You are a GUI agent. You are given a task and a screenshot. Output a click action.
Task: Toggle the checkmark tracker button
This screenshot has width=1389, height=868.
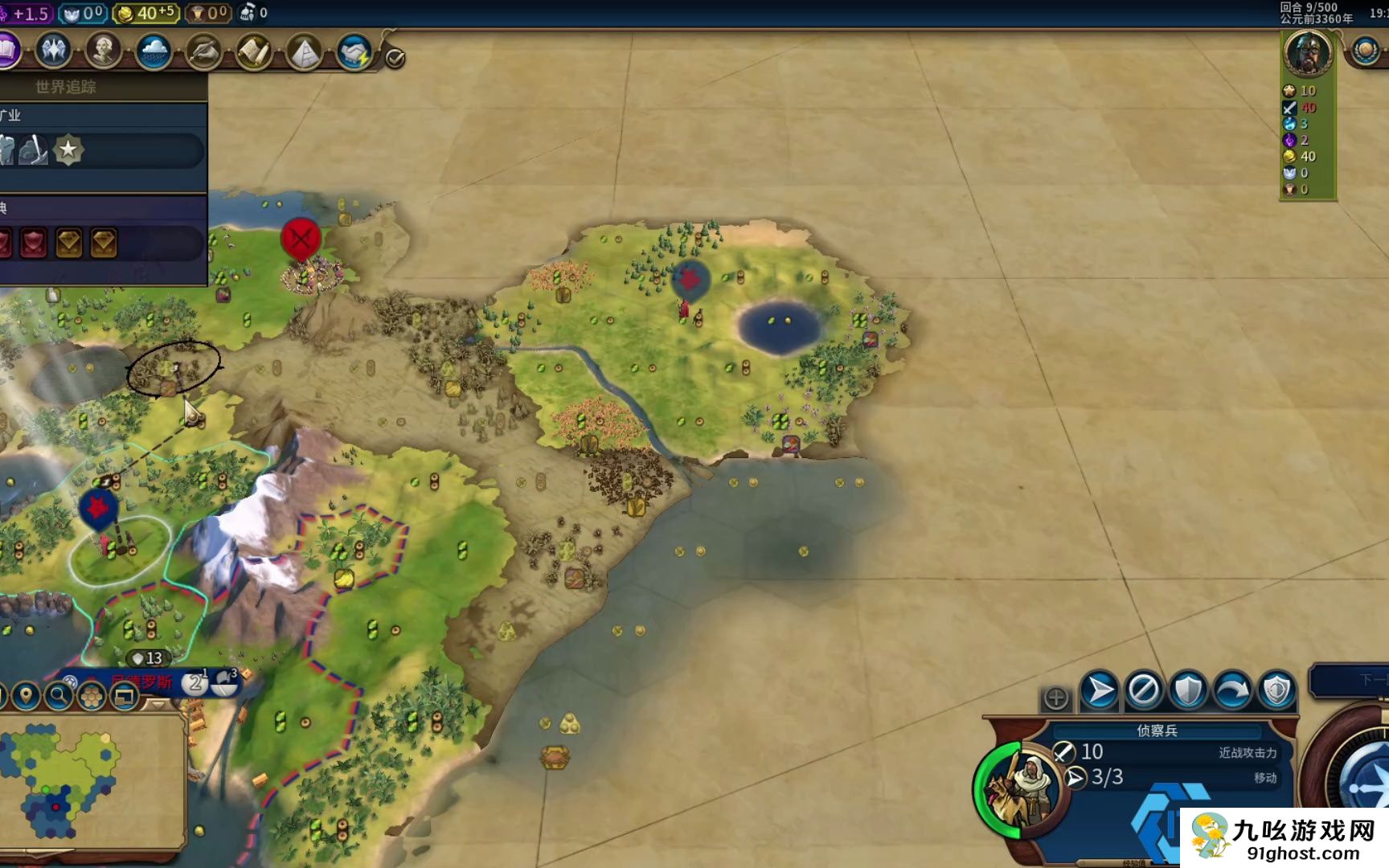[395, 58]
